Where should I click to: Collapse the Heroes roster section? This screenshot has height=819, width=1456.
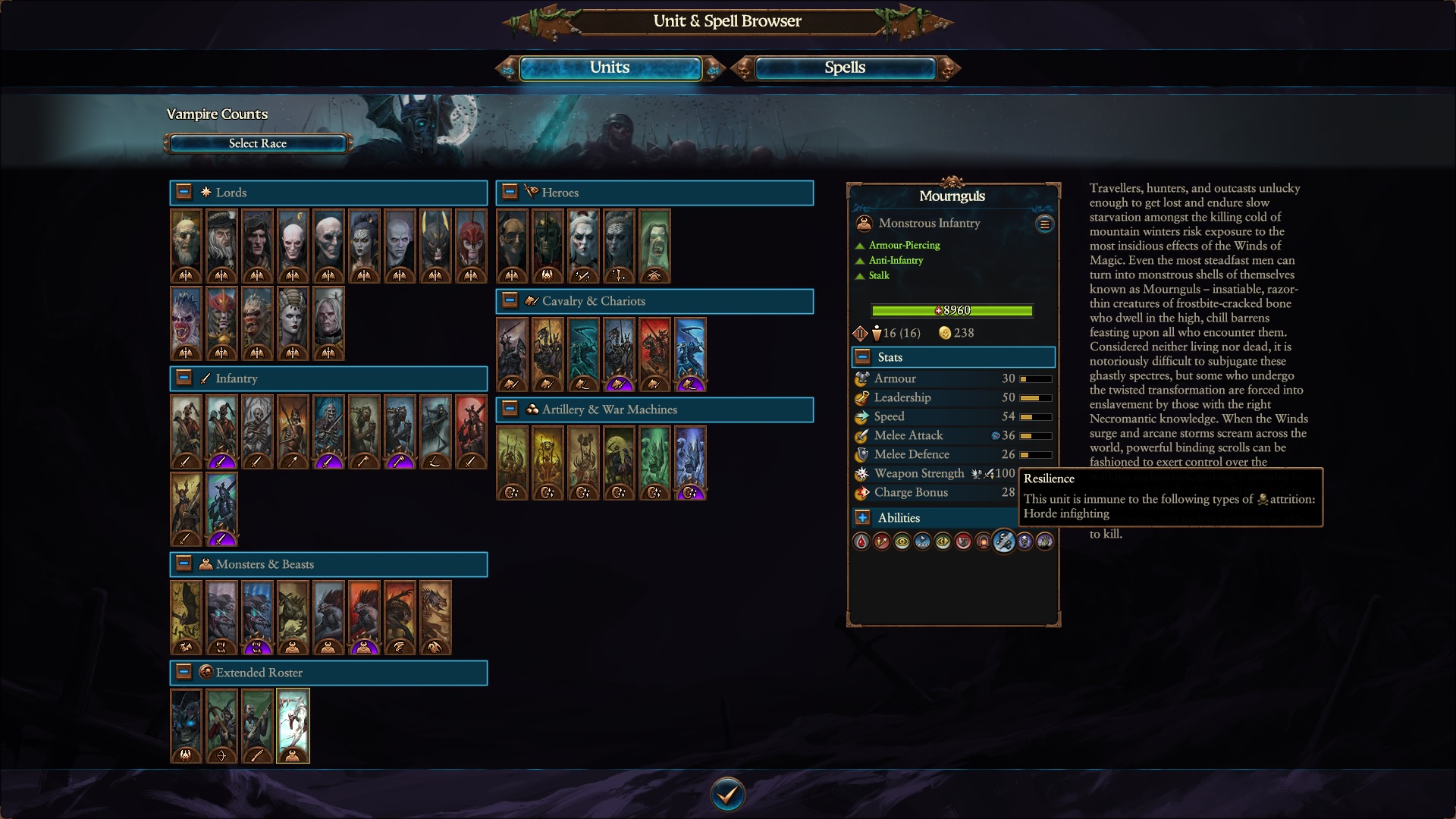[x=509, y=192]
